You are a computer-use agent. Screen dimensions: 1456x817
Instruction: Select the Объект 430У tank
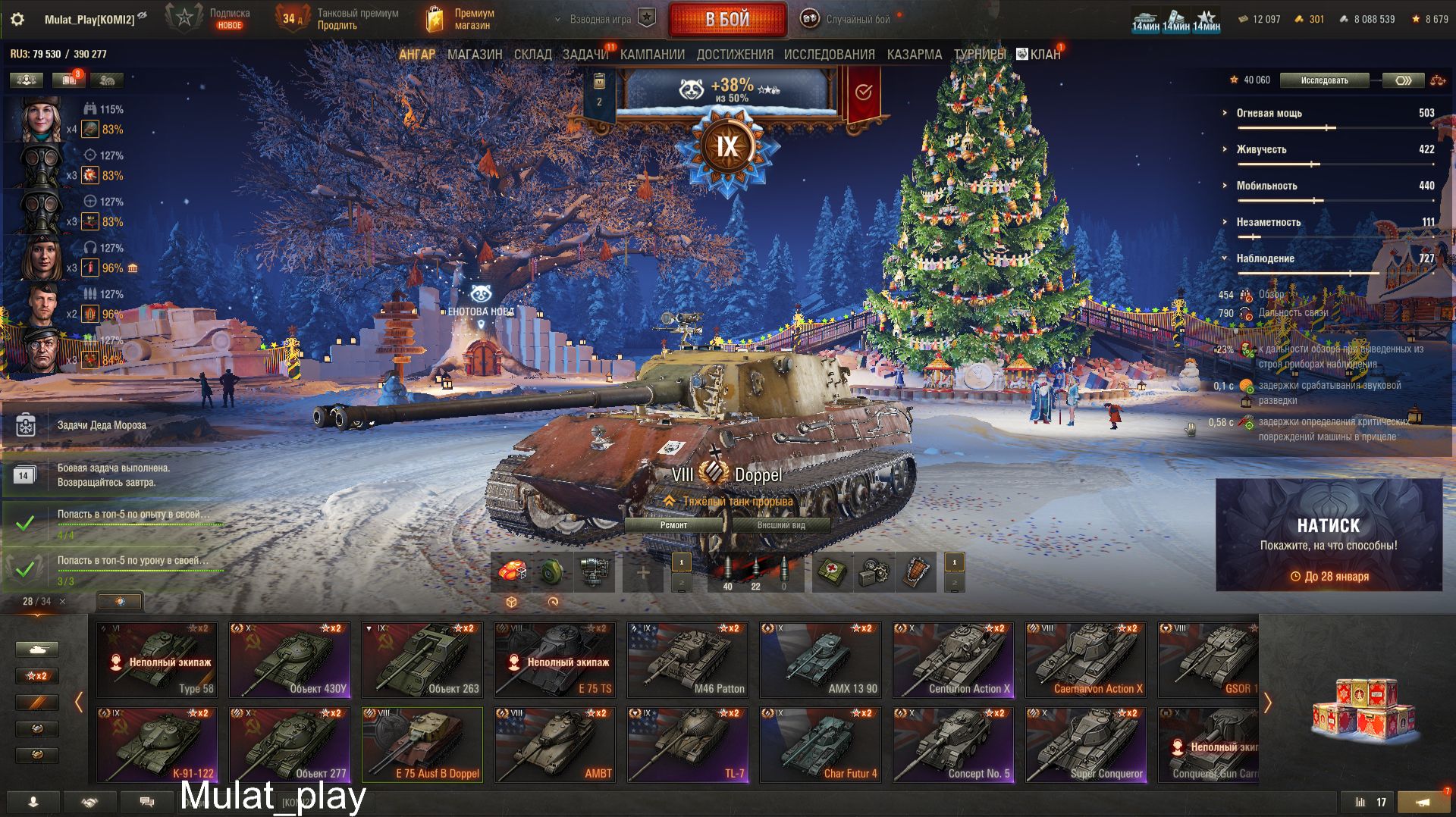290,659
